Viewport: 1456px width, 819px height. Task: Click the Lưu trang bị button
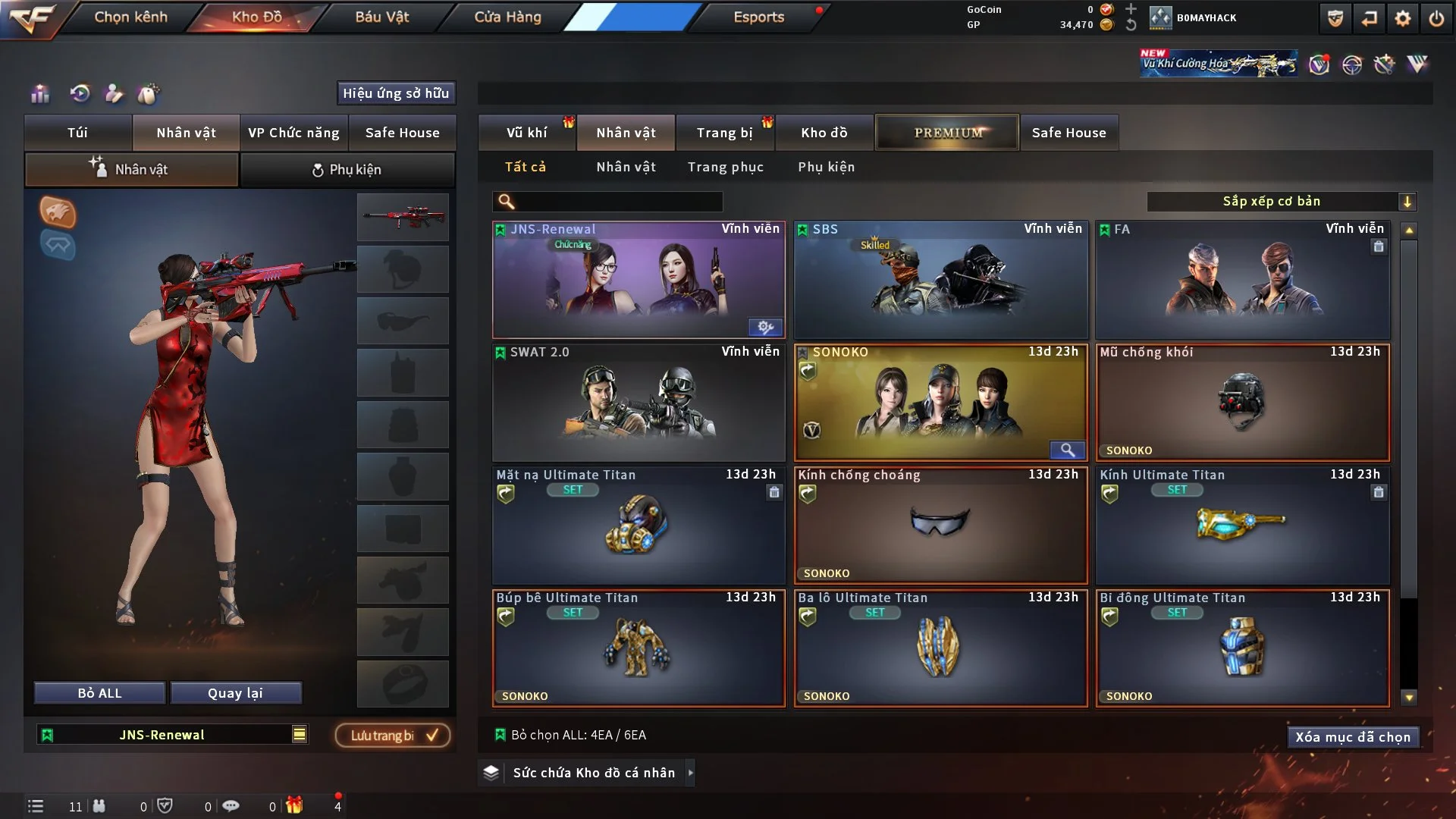click(392, 735)
